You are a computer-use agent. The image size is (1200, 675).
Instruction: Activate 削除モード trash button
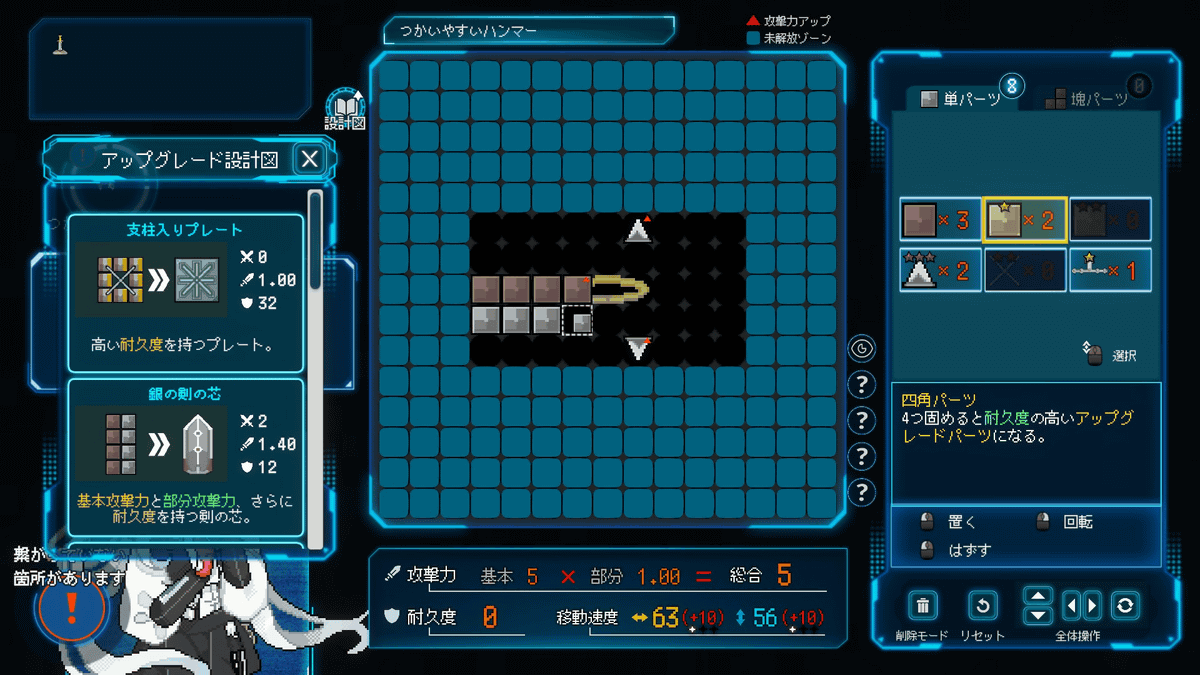tap(923, 605)
